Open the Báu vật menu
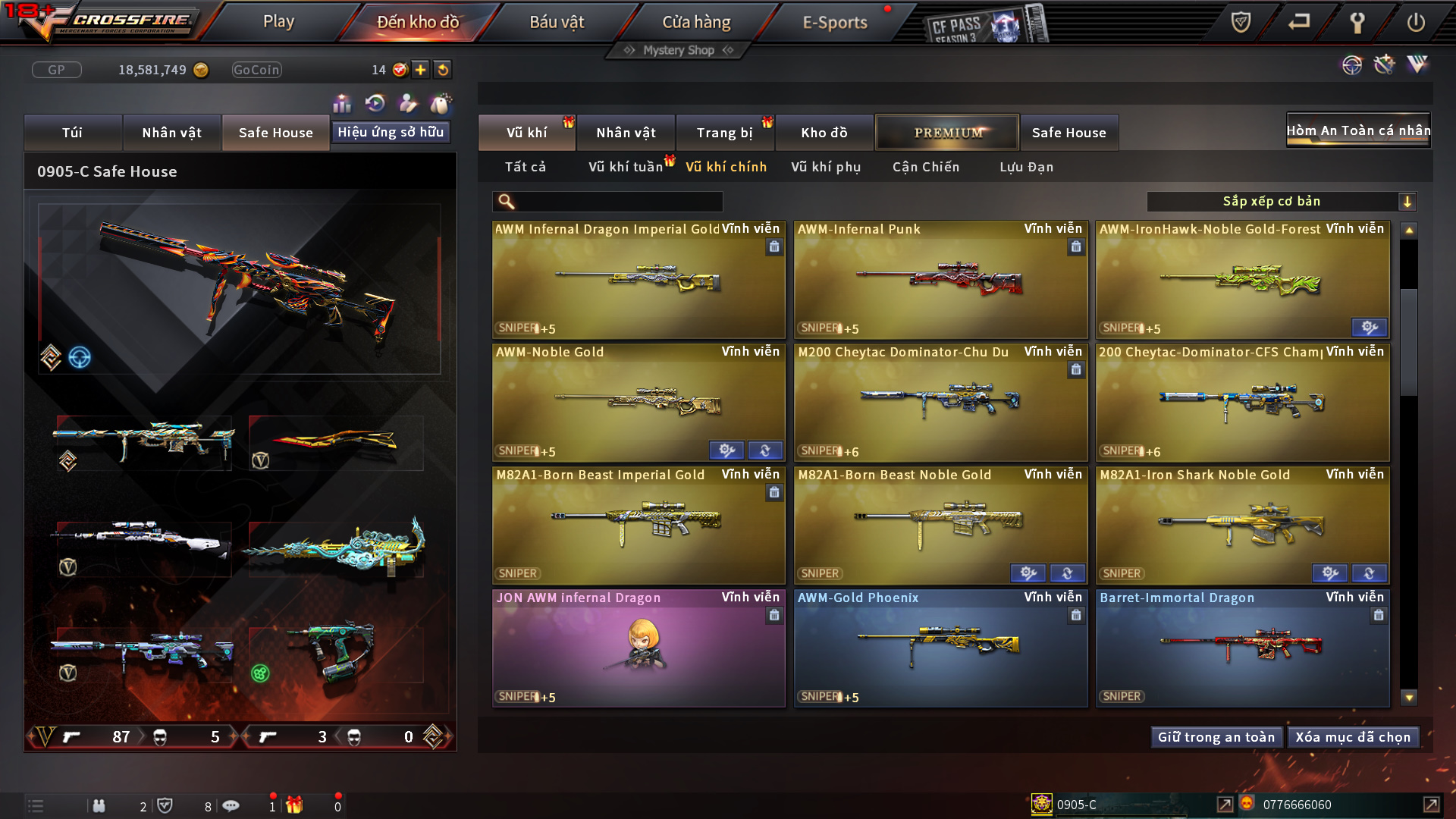Image resolution: width=1456 pixels, height=819 pixels. (557, 22)
